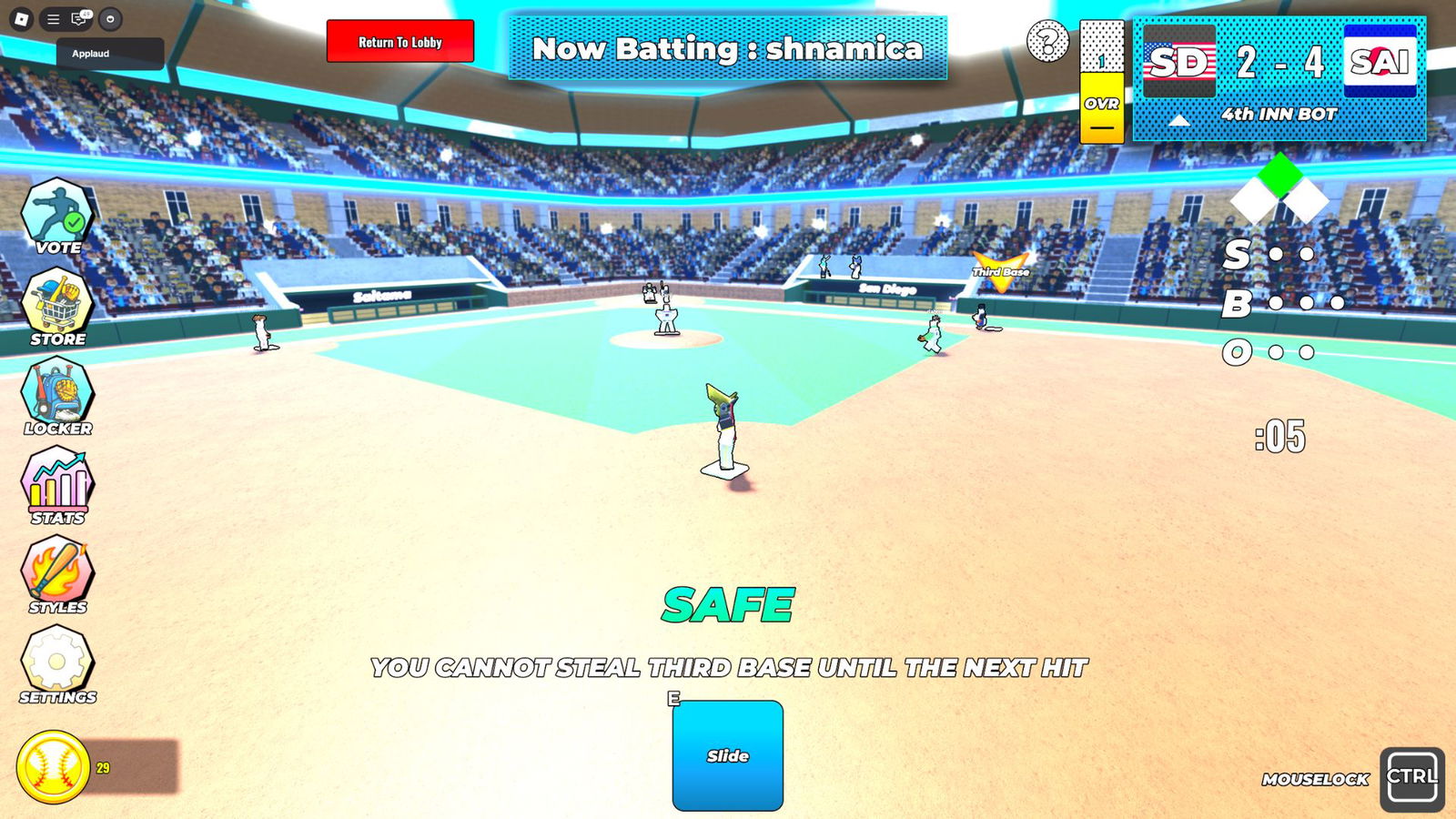Screen dimensions: 1456x819
Task: Open the Roblox menu via hamburger icon
Action: (x=53, y=17)
